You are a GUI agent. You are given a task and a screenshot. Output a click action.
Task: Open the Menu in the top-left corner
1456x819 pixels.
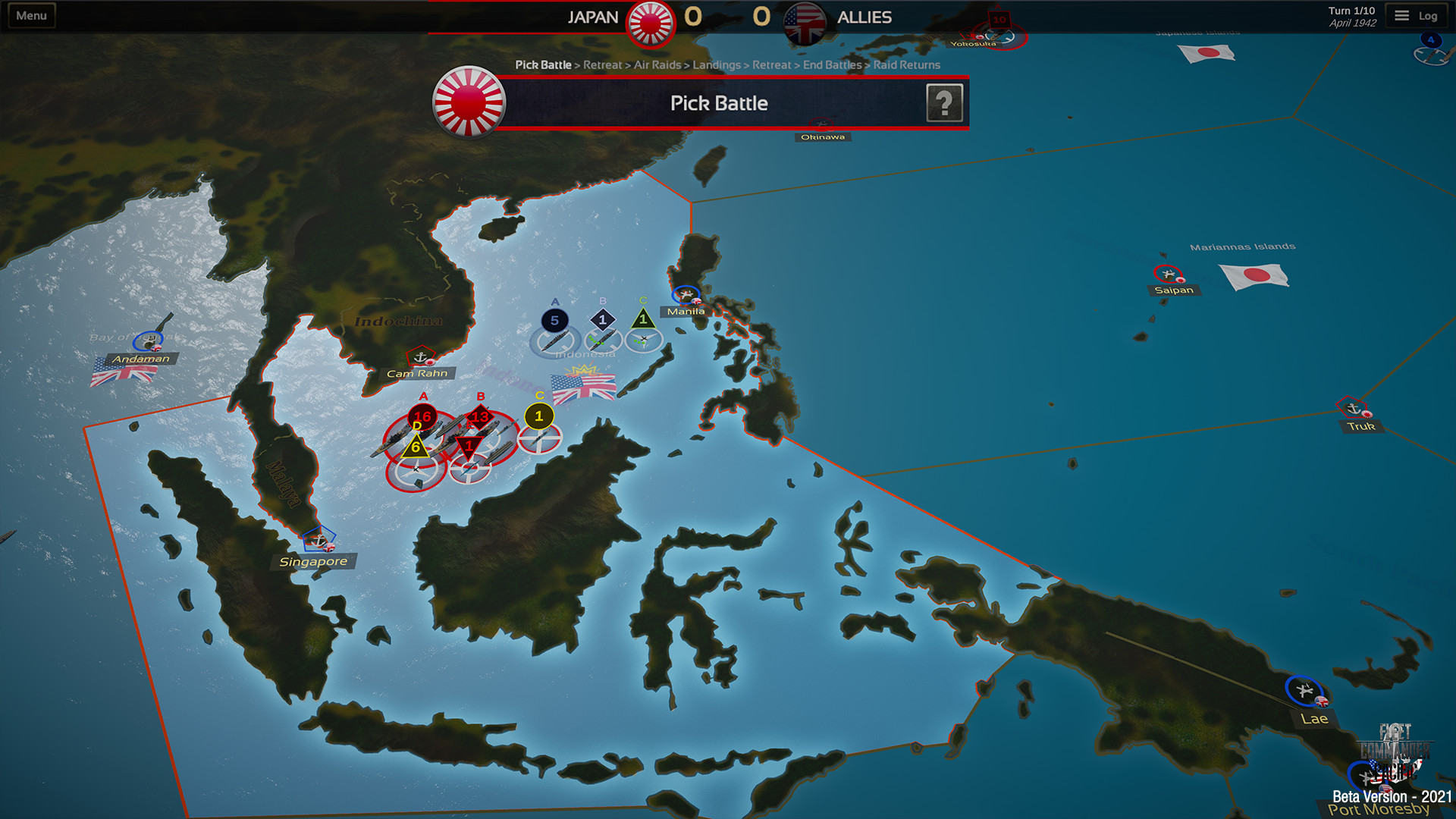(30, 14)
